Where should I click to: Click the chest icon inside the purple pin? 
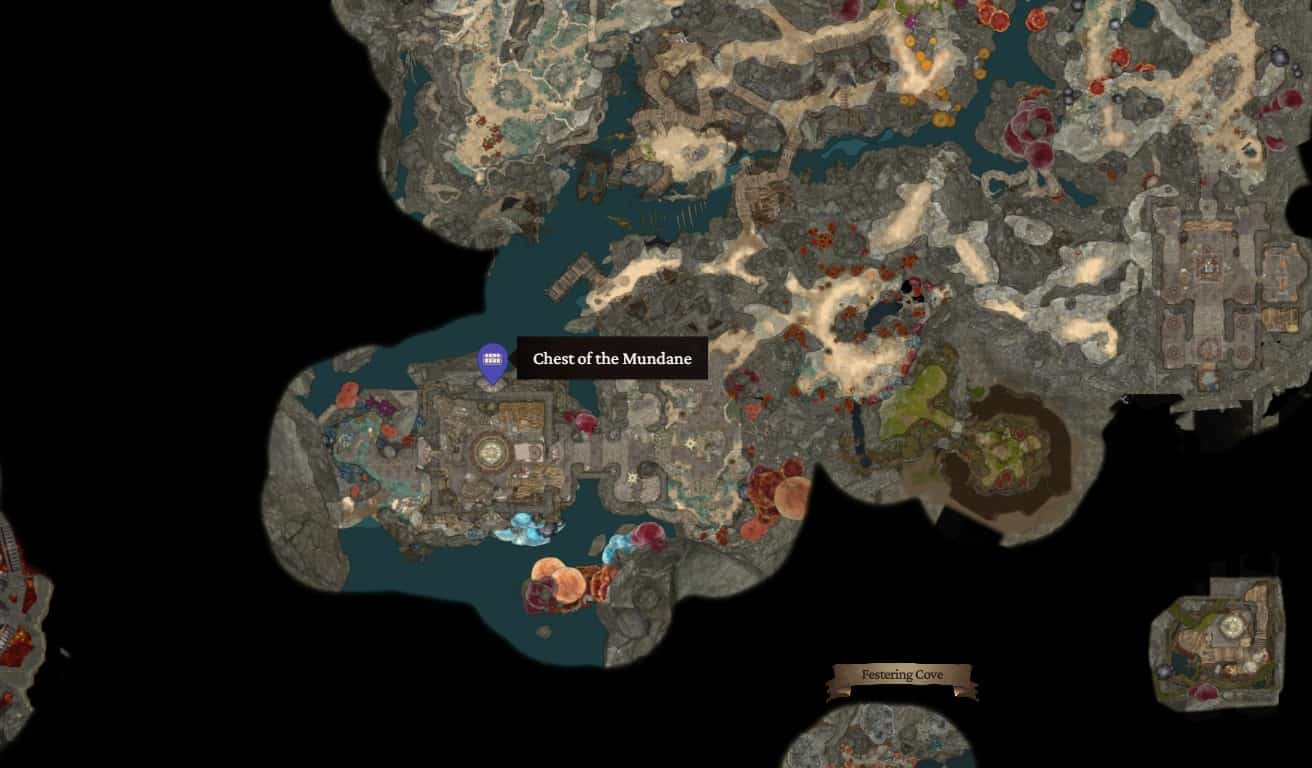coord(492,358)
